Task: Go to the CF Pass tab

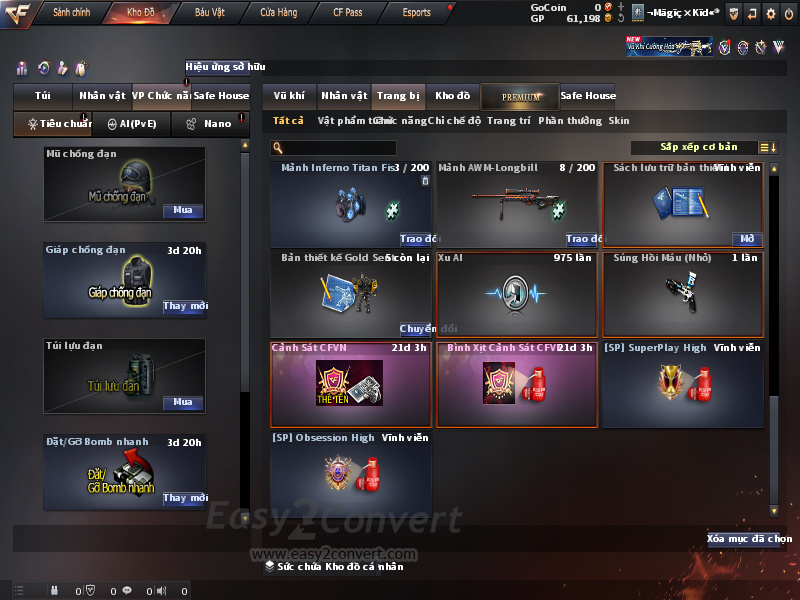Action: pos(347,13)
